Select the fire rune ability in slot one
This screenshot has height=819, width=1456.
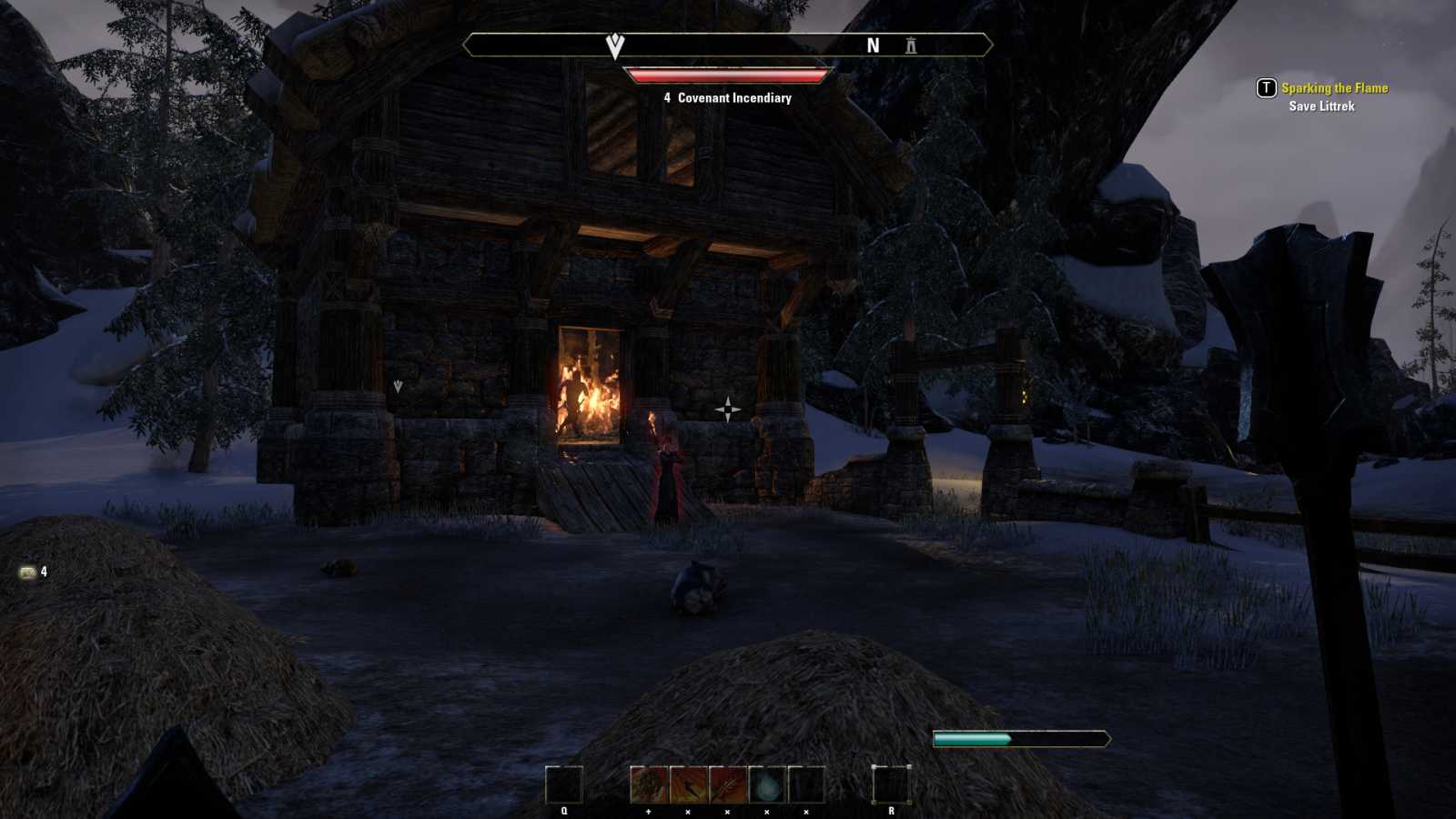(648, 784)
